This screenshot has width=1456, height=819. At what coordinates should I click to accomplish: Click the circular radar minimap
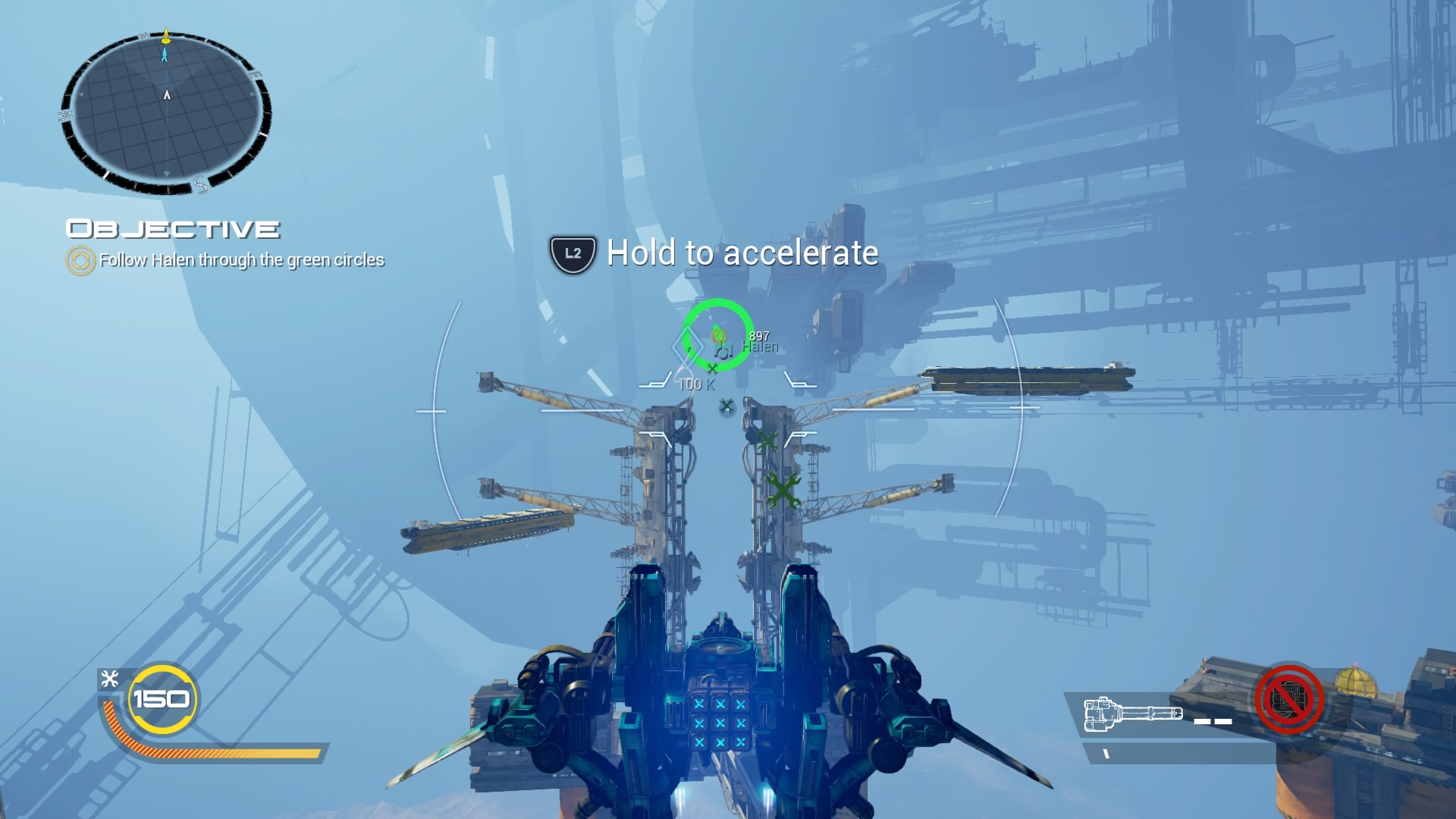[x=166, y=112]
